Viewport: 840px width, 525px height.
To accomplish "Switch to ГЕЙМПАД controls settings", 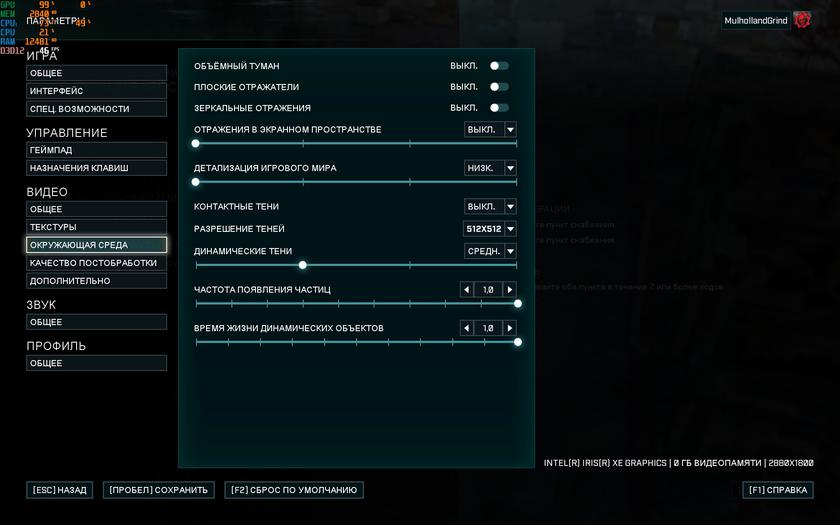I will pyautogui.click(x=96, y=150).
